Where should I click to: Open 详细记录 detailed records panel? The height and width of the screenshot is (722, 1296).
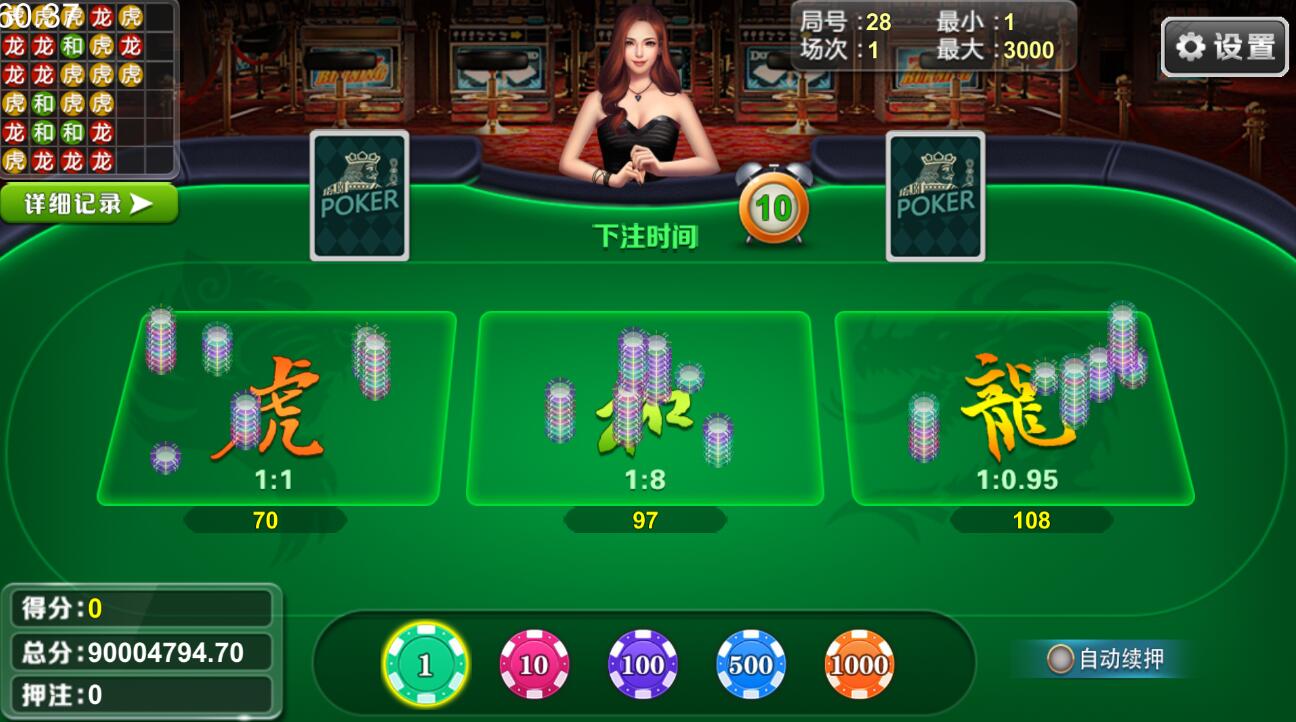point(88,202)
